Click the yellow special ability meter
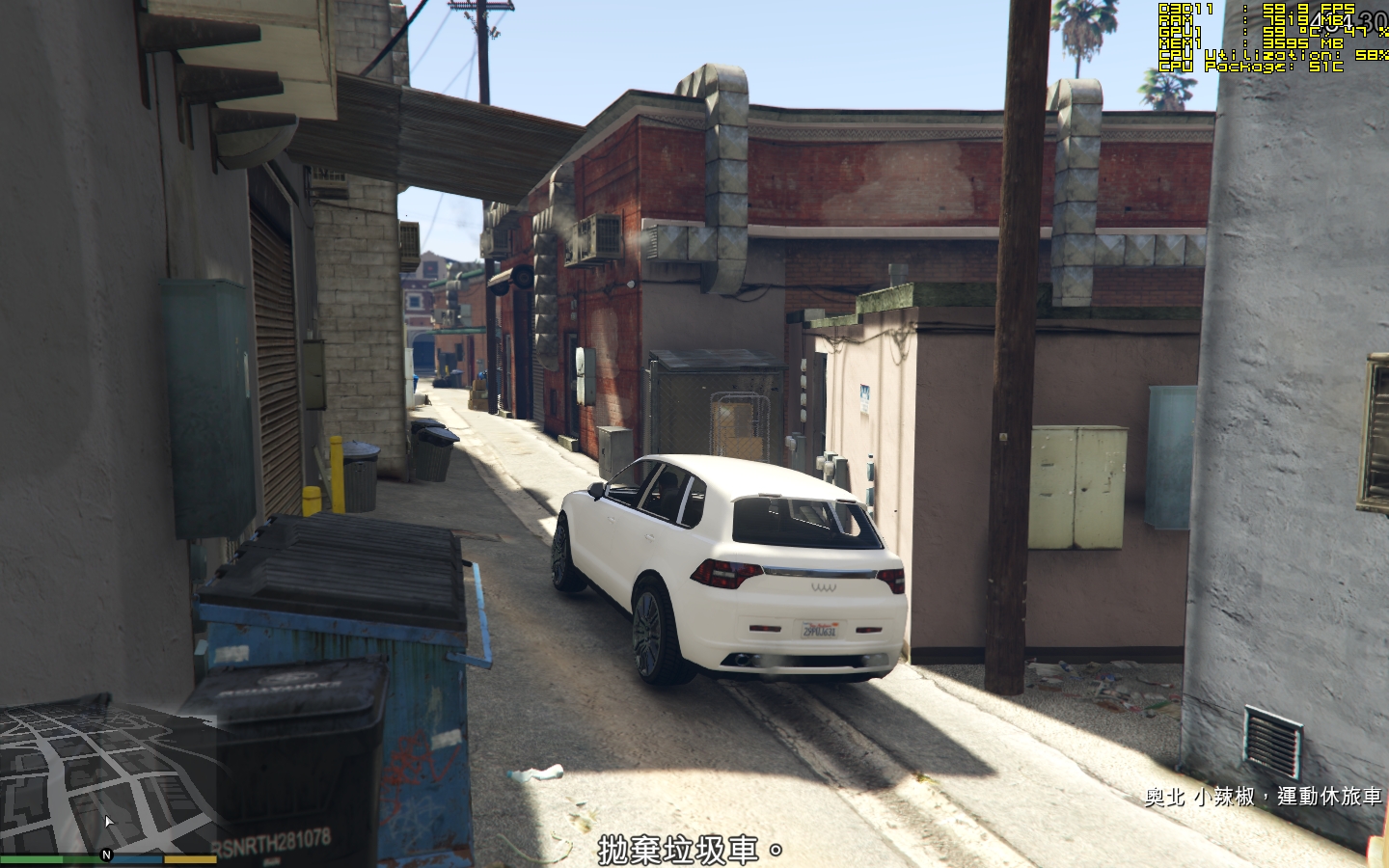1389x868 pixels. click(x=190, y=857)
